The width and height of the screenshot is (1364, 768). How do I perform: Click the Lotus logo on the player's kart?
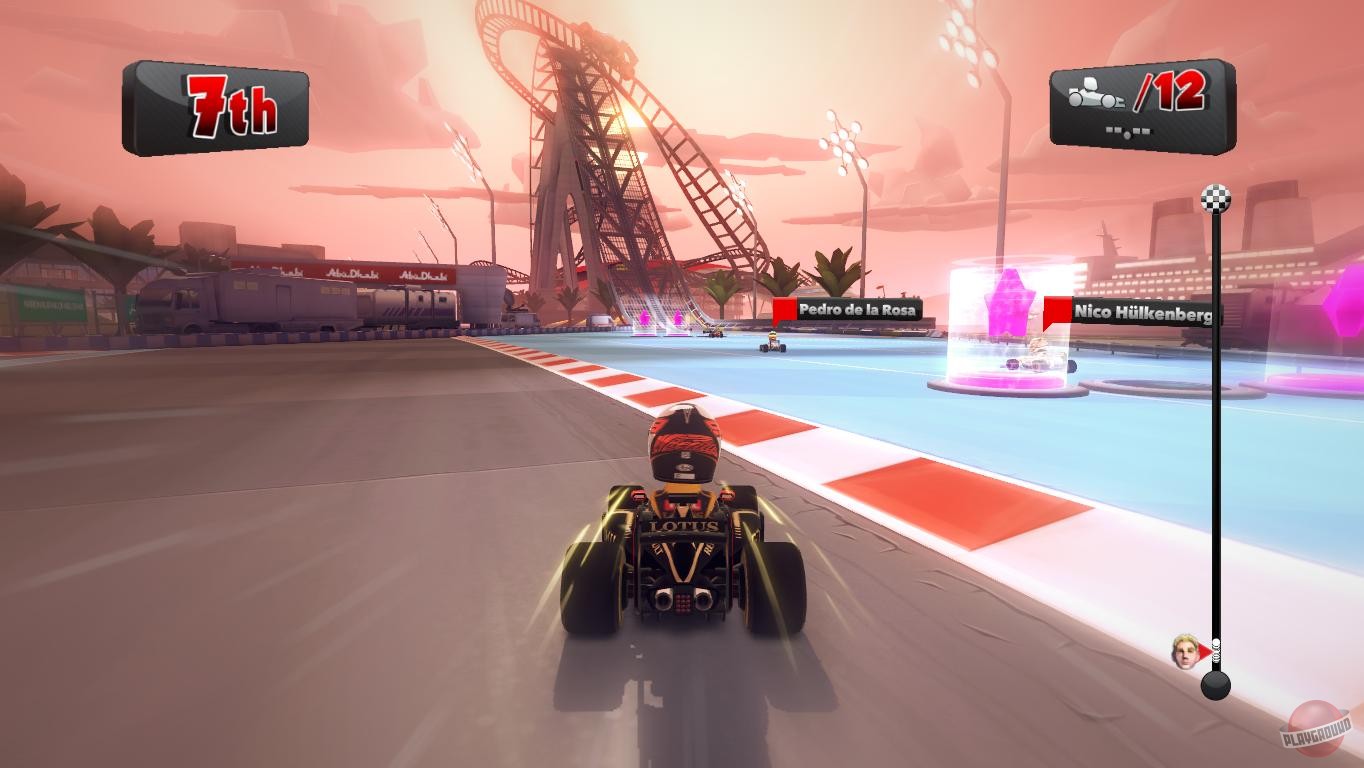point(685,524)
